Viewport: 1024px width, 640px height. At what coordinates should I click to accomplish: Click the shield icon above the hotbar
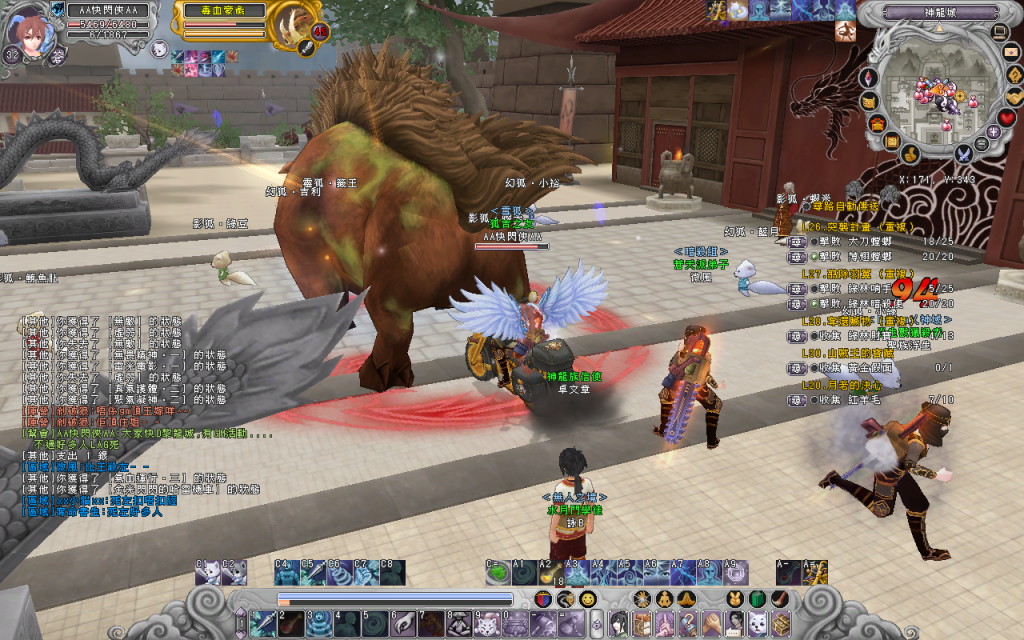pyautogui.click(x=542, y=599)
